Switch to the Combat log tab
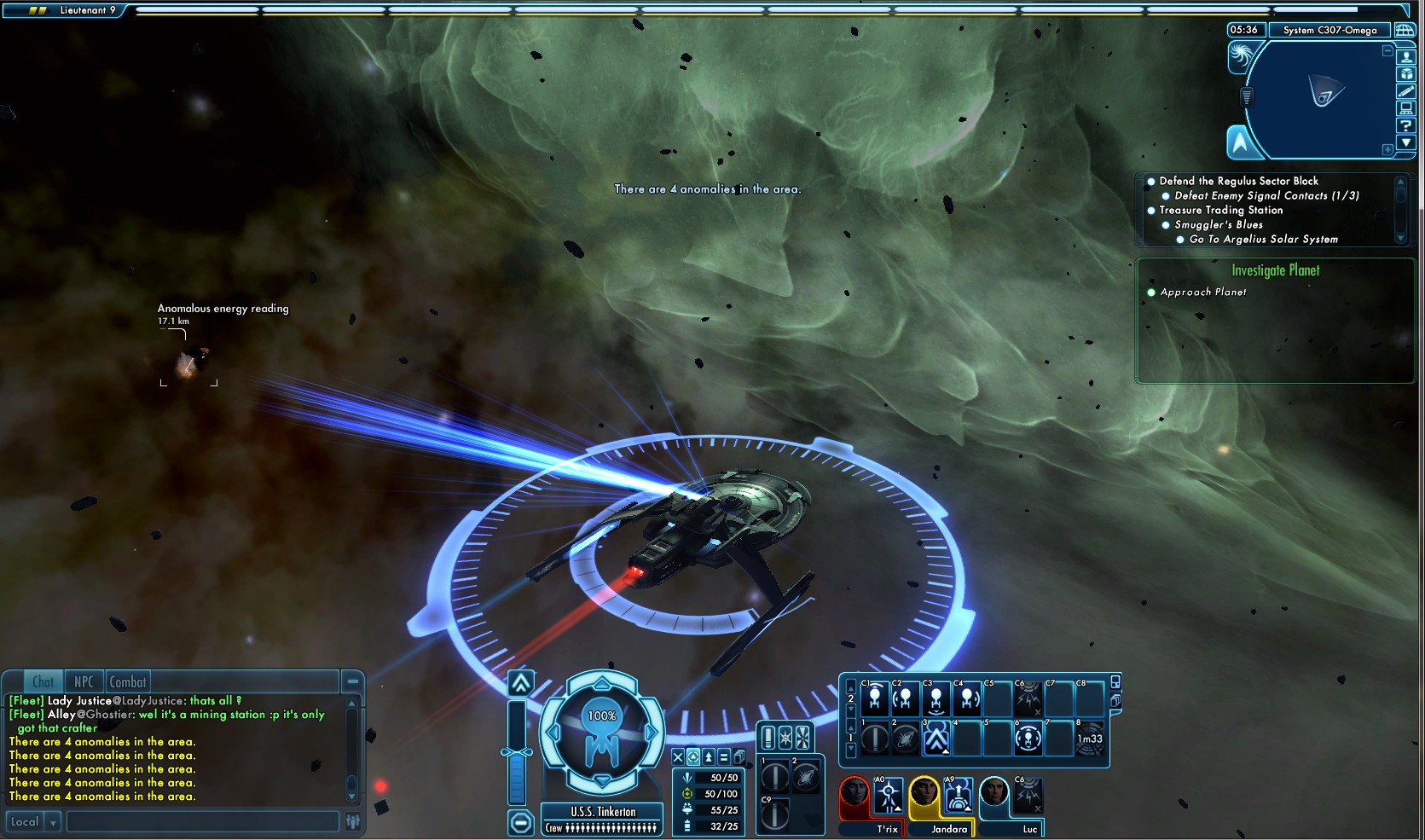 point(128,681)
